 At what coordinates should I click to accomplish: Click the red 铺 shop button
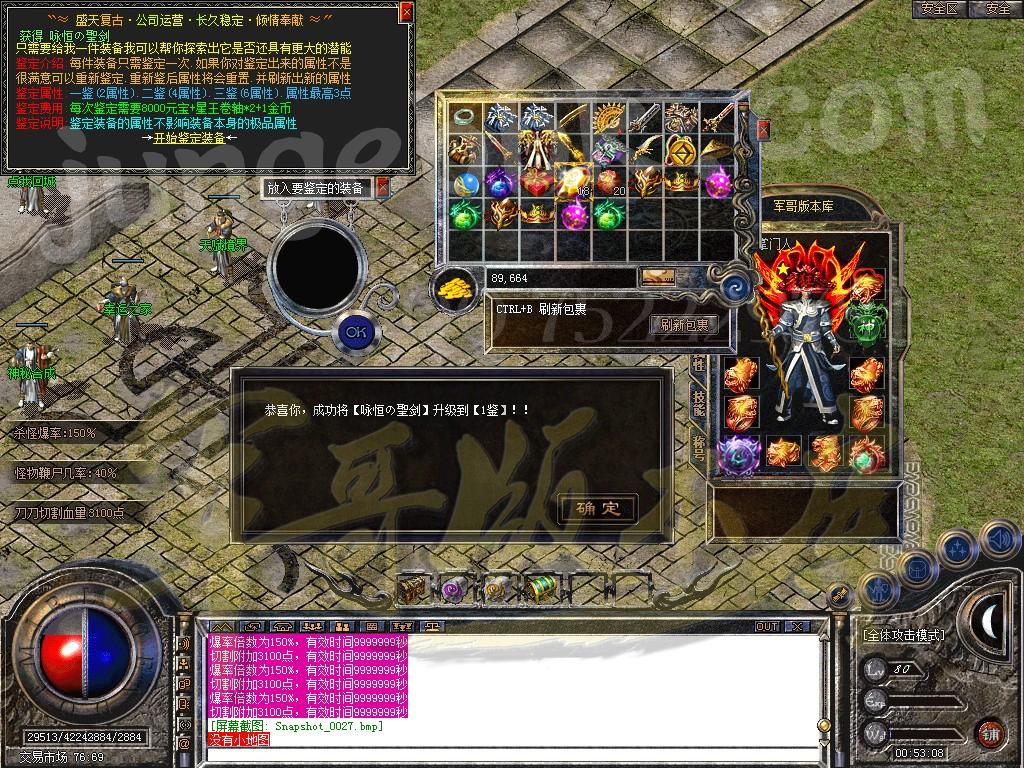990,732
